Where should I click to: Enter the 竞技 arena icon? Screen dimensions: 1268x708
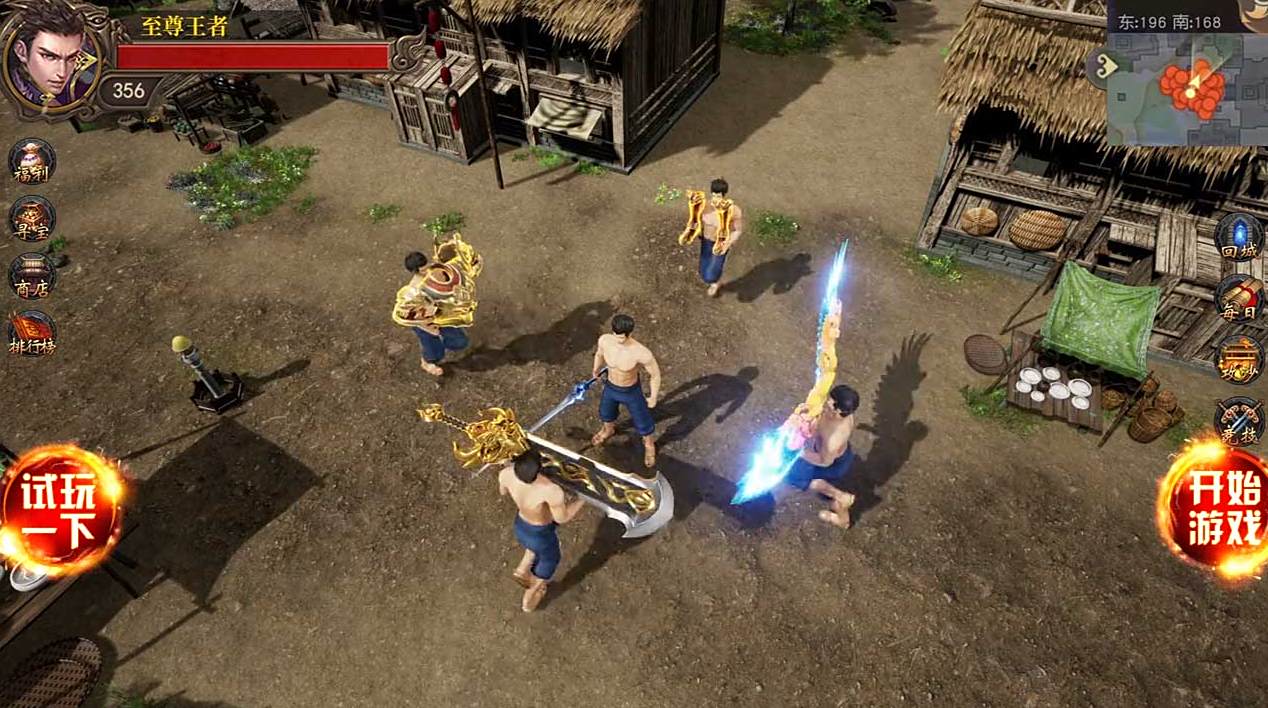(x=1238, y=420)
